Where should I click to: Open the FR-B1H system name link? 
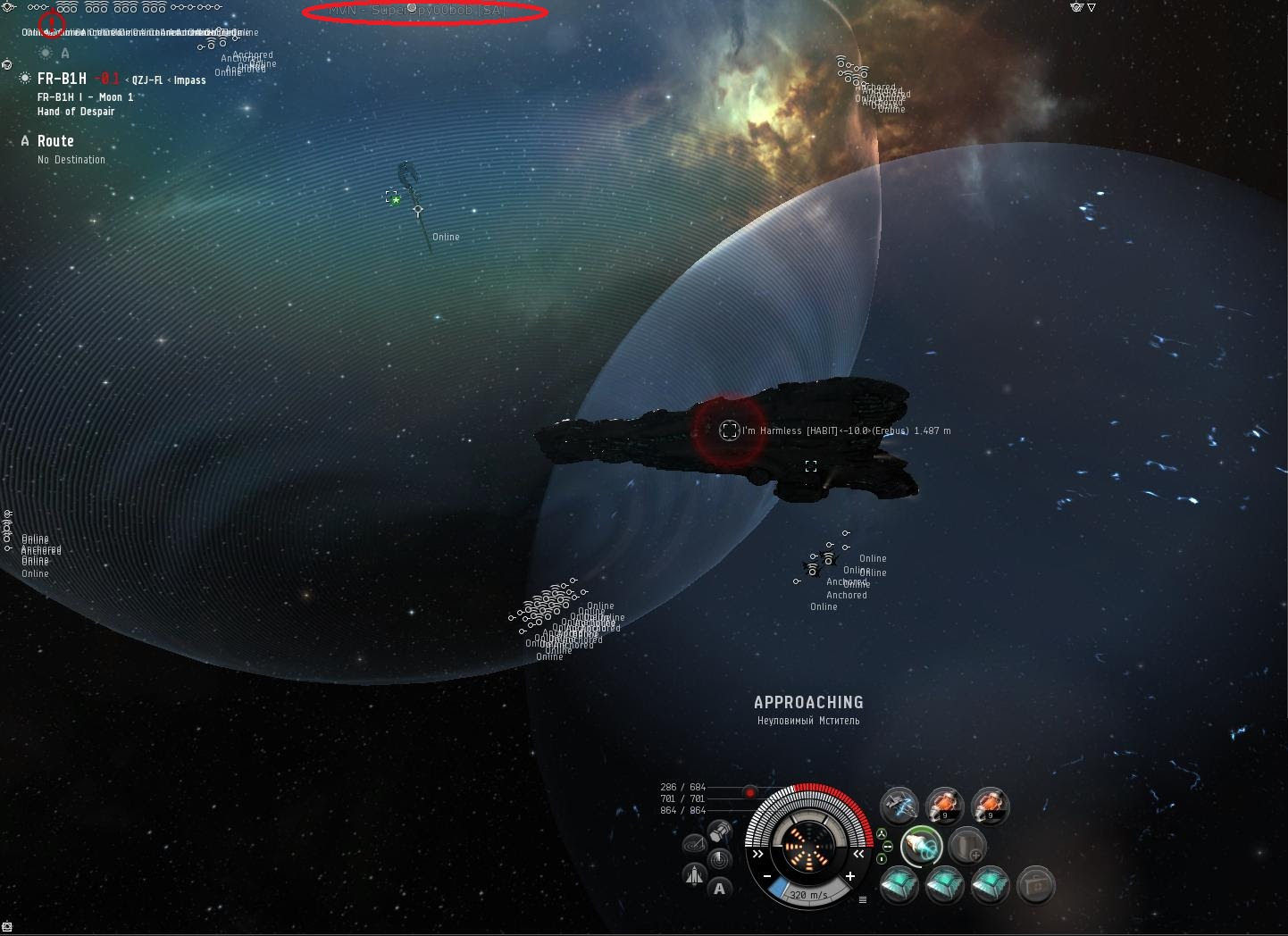point(62,79)
